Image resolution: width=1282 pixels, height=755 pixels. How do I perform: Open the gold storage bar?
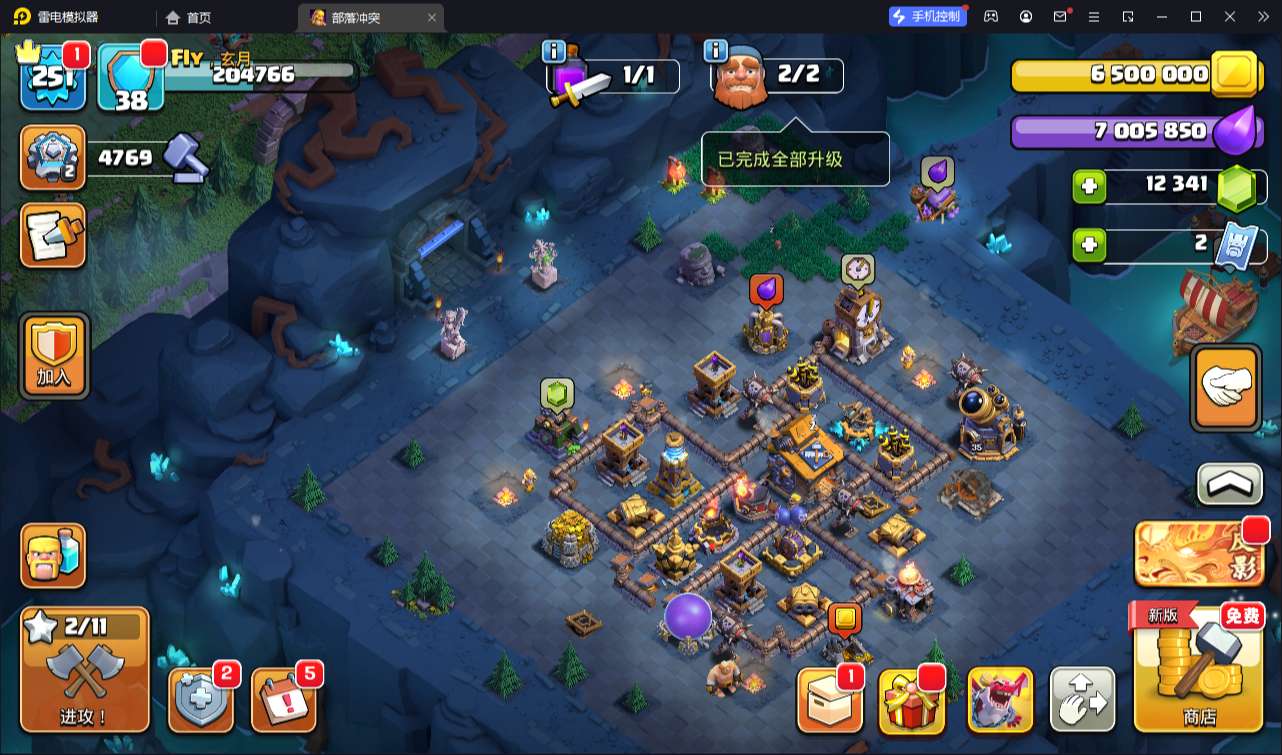1120,75
